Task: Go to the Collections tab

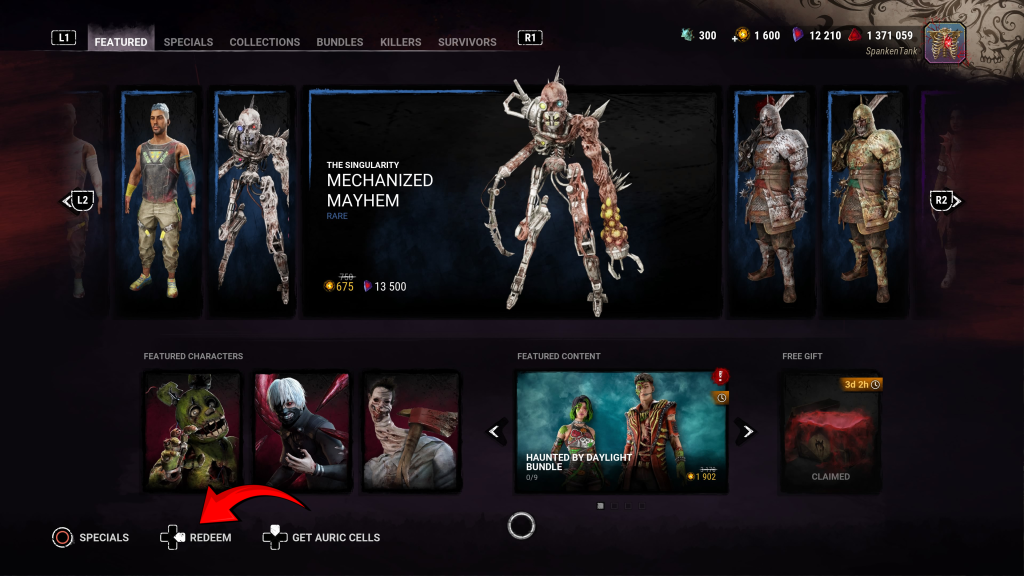Action: click(x=264, y=42)
